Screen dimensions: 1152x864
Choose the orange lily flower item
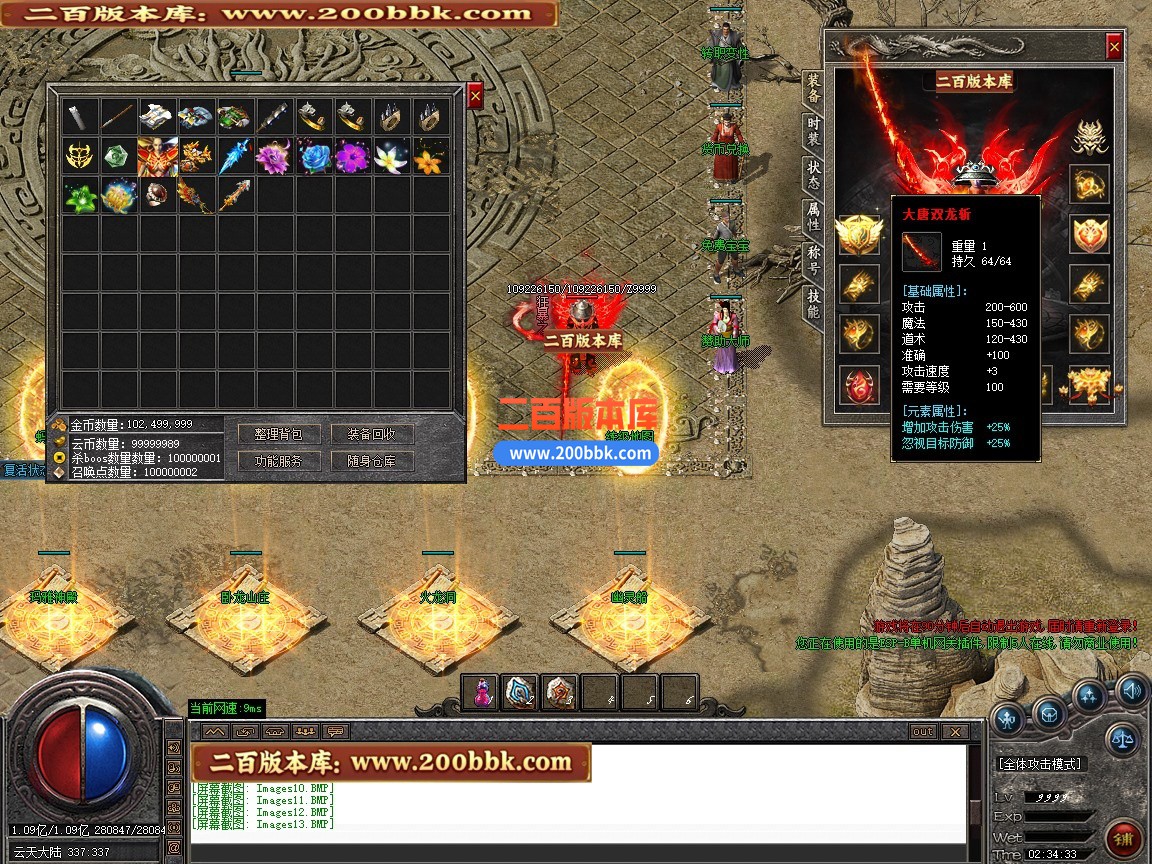pyautogui.click(x=430, y=157)
